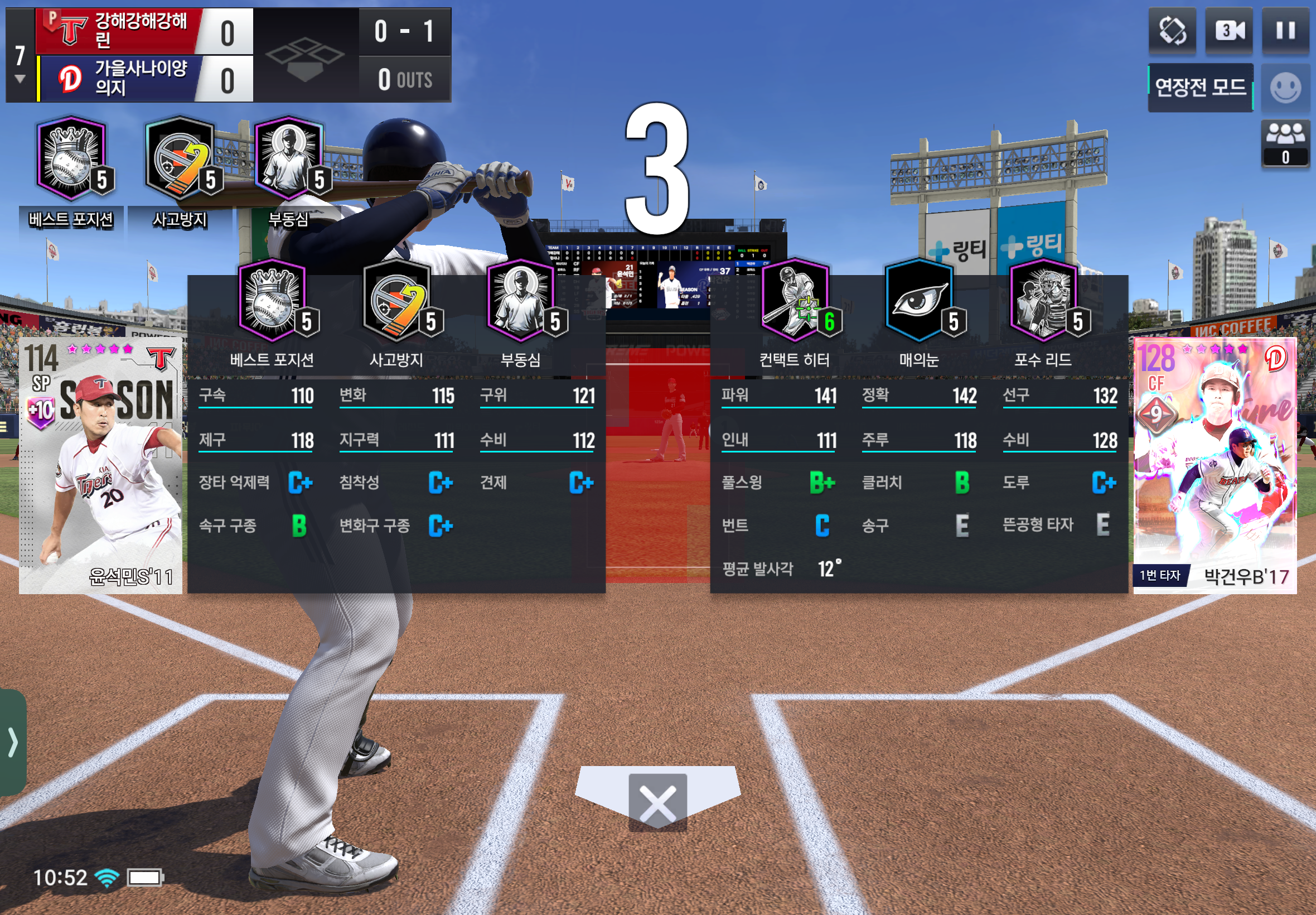1316x915 pixels.
Task: Close the matchup info with the X button
Action: click(x=657, y=802)
